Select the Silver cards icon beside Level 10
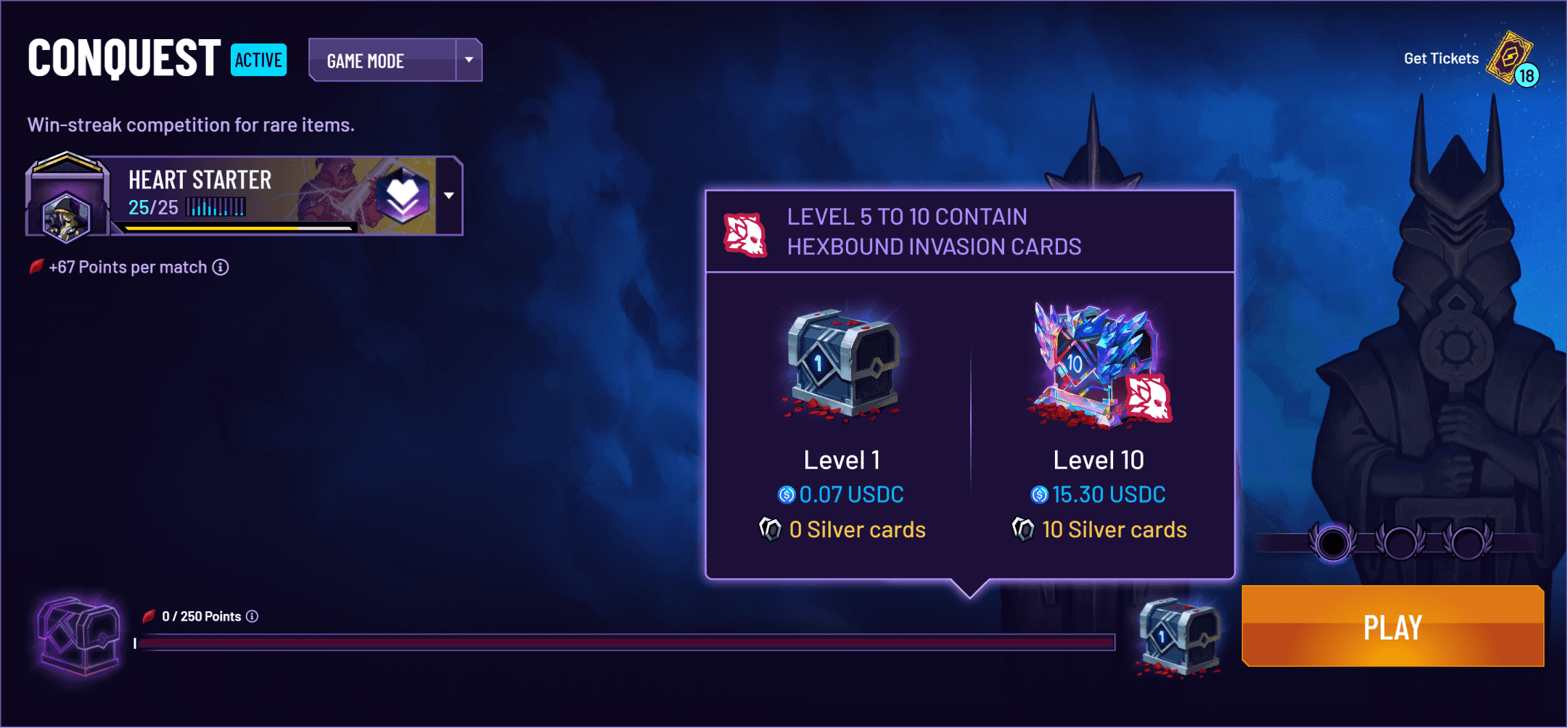Viewport: 1568px width, 728px height. [1024, 530]
